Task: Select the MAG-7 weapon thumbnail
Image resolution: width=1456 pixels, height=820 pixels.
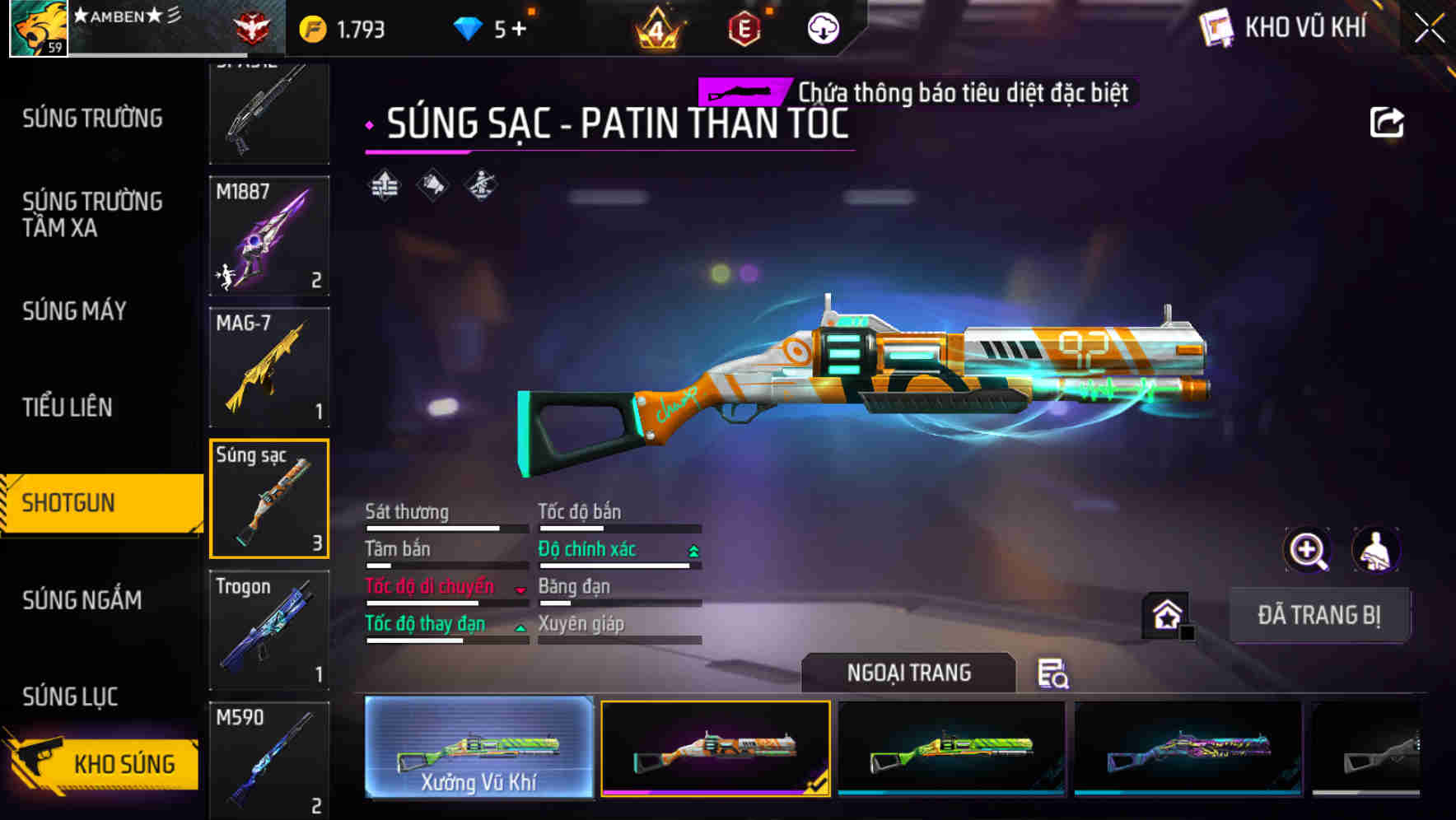Action: [269, 366]
